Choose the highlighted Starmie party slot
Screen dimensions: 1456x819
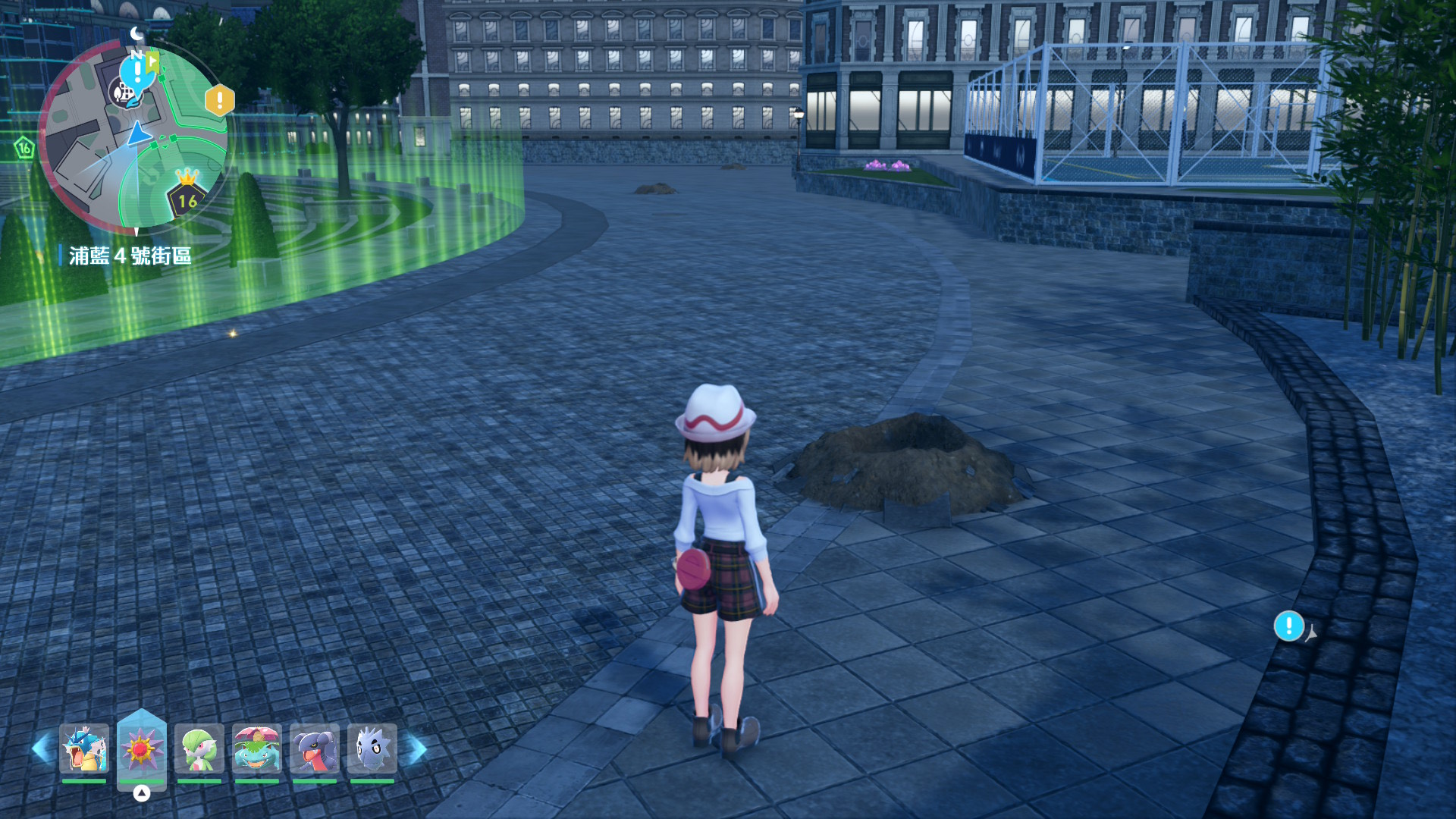click(x=142, y=748)
